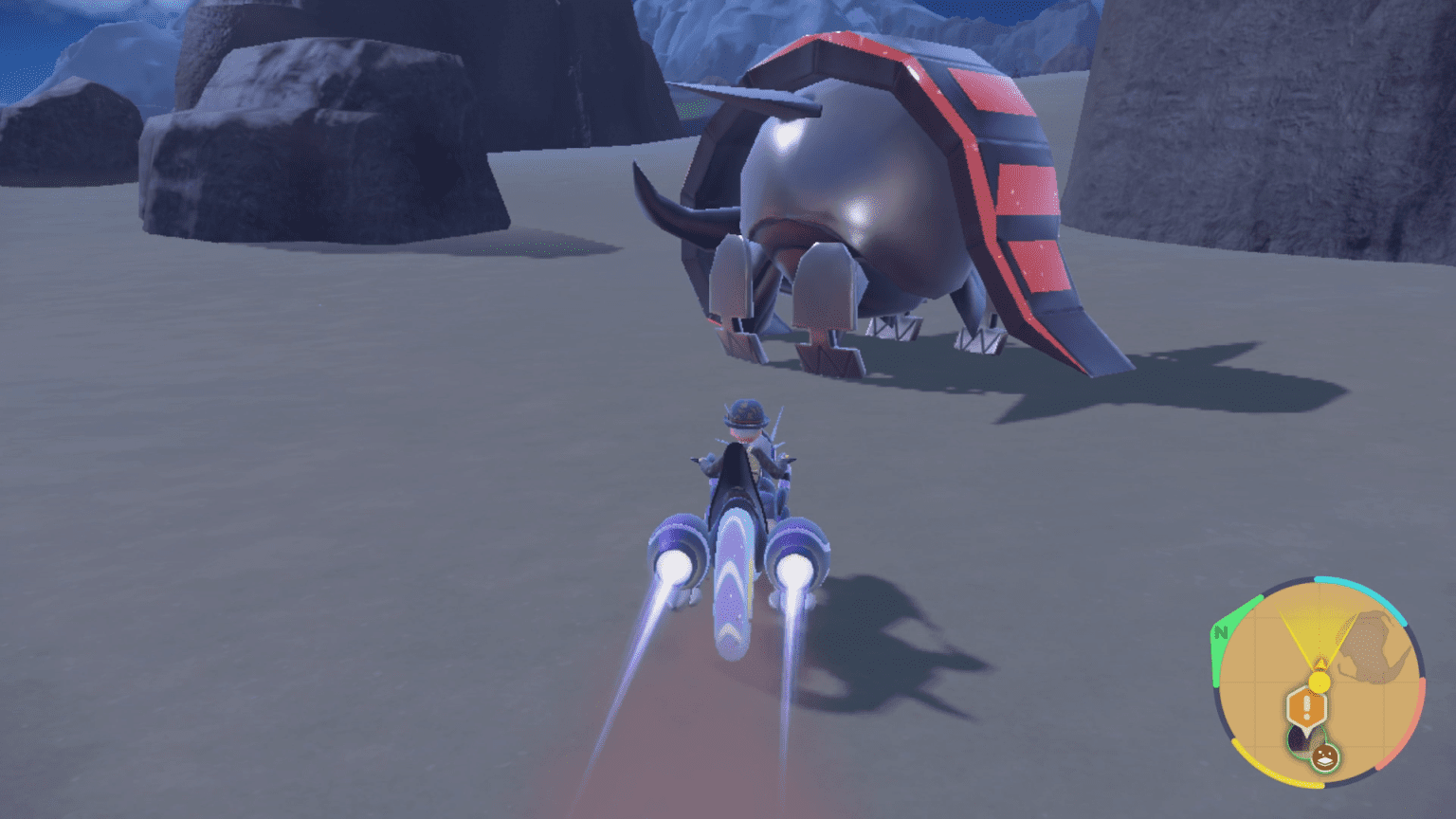Click the orange exclamation outbreak marker on minimap
Screen dimensions: 1456x819
(x=1307, y=705)
